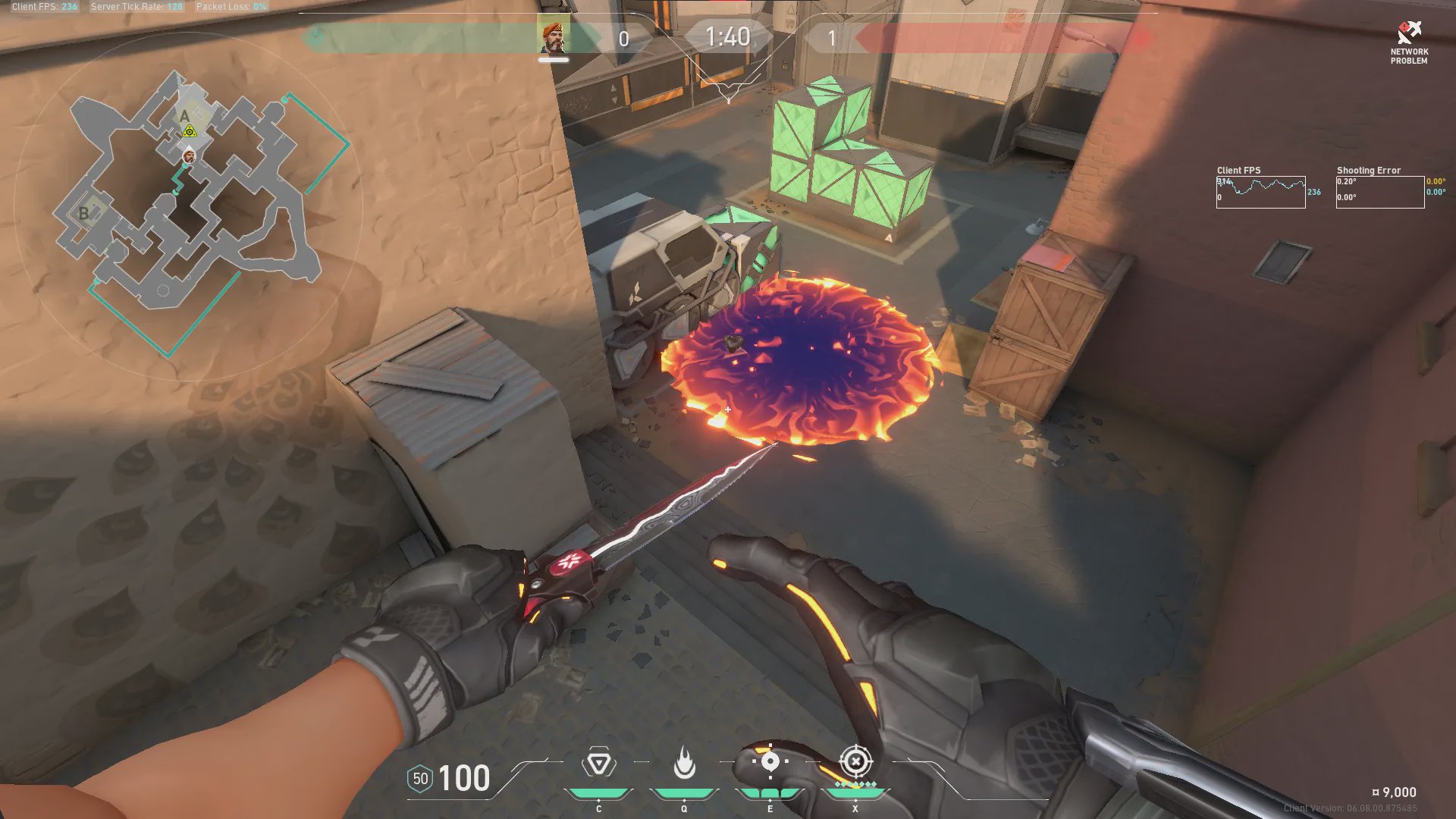
Task: Click the shield armor icon beside health
Action: click(x=420, y=779)
